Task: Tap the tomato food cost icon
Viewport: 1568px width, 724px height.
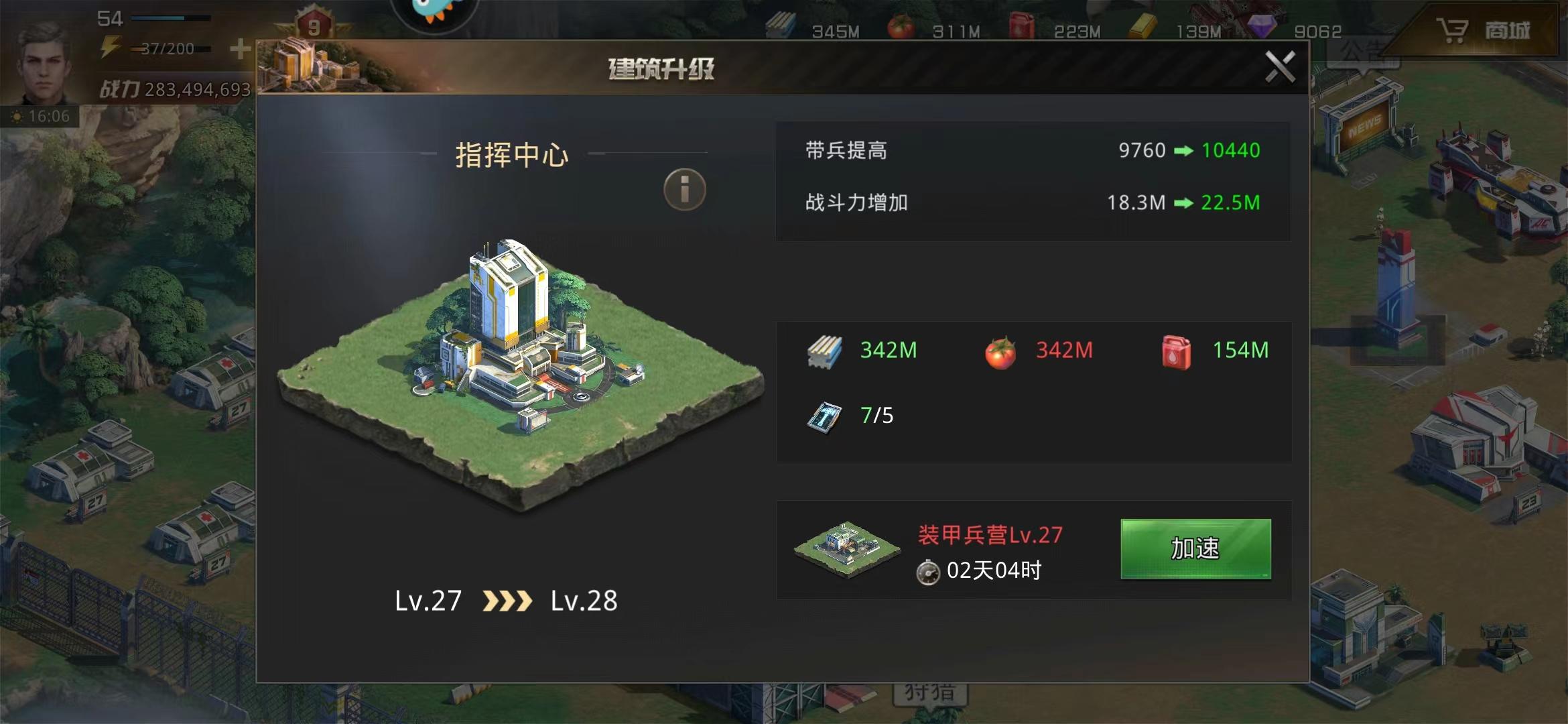Action: tap(1000, 352)
